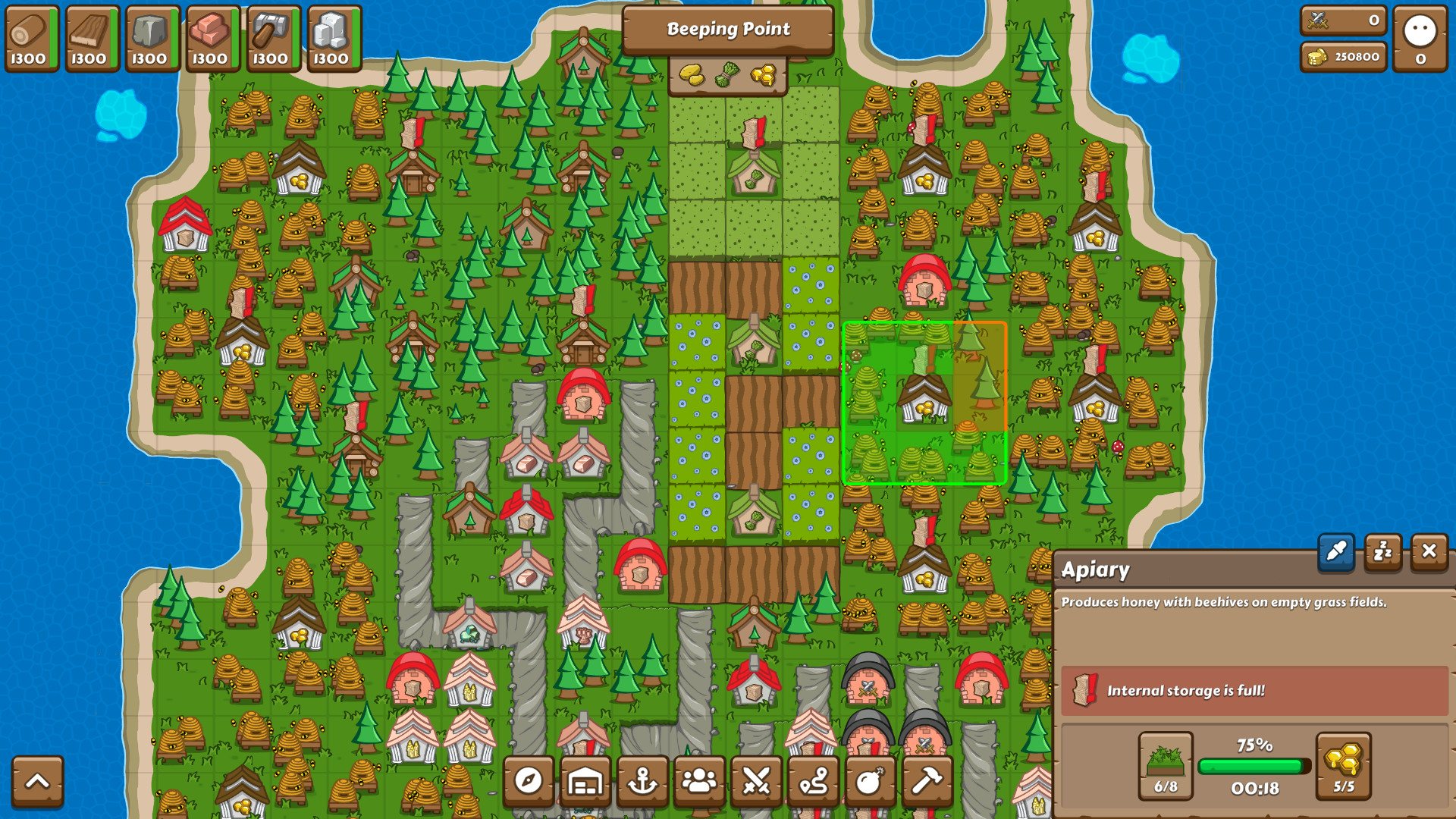The width and height of the screenshot is (1456, 819).
Task: Open the warehouse storage overview
Action: coord(586,782)
